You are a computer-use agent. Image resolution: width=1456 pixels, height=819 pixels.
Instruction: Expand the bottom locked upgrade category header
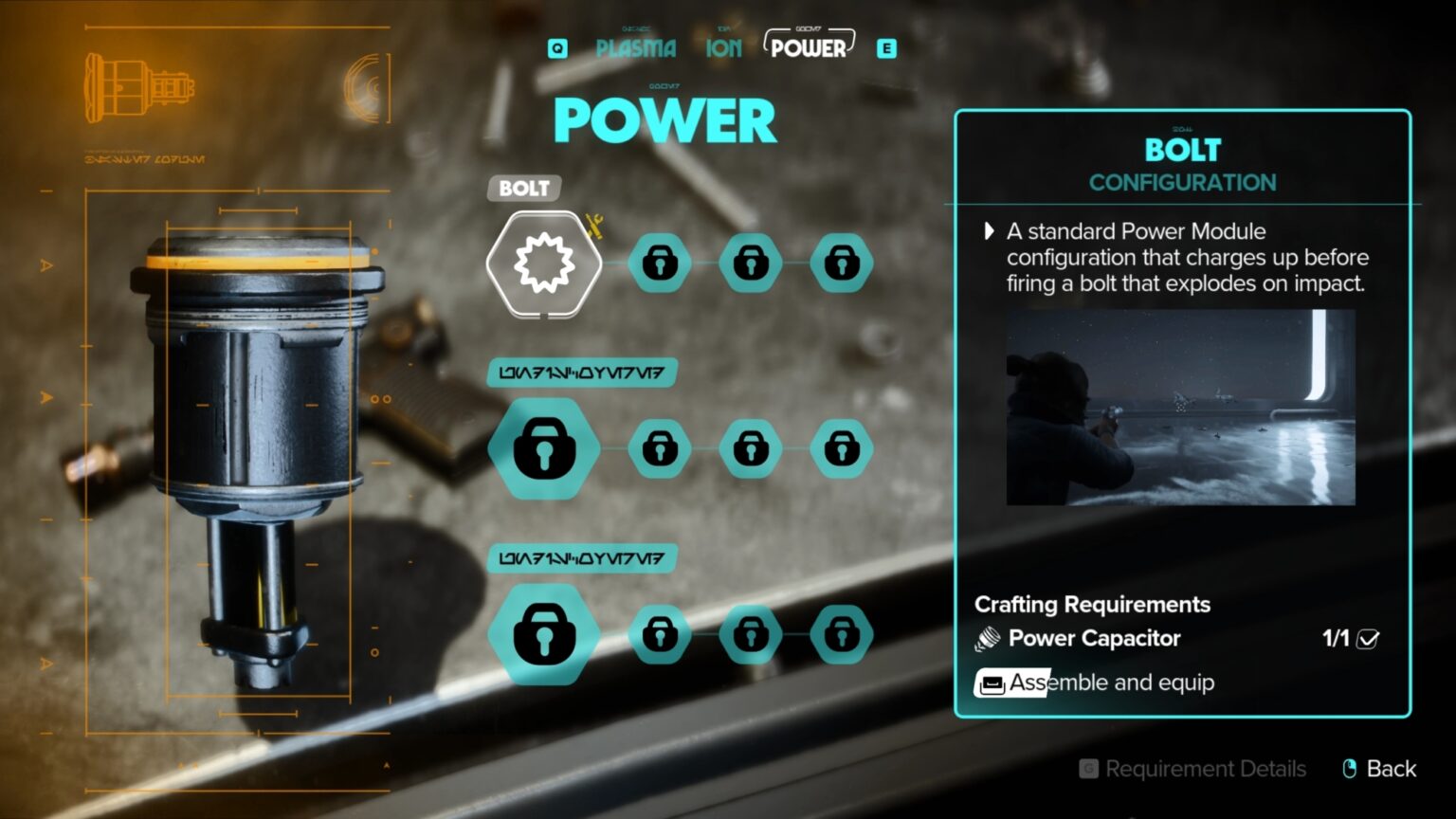coord(580,558)
